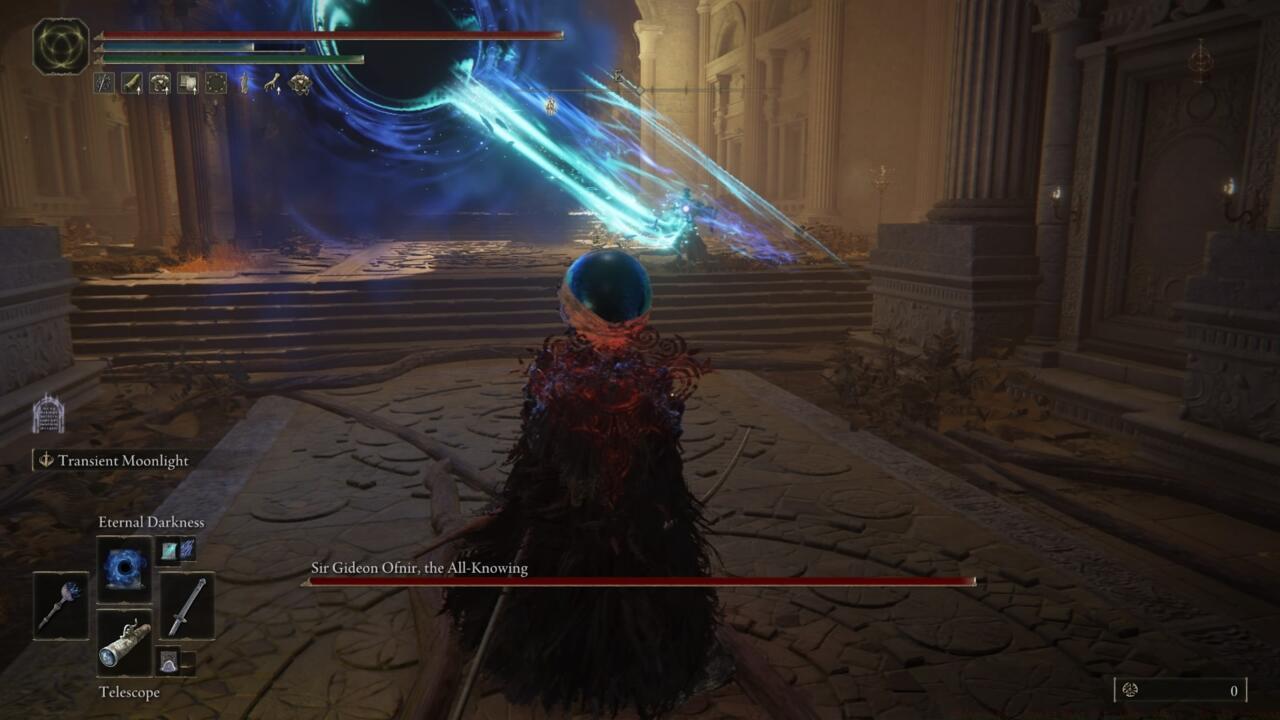Click the circular empty buff slot icon
The image size is (1280, 720).
(215, 83)
